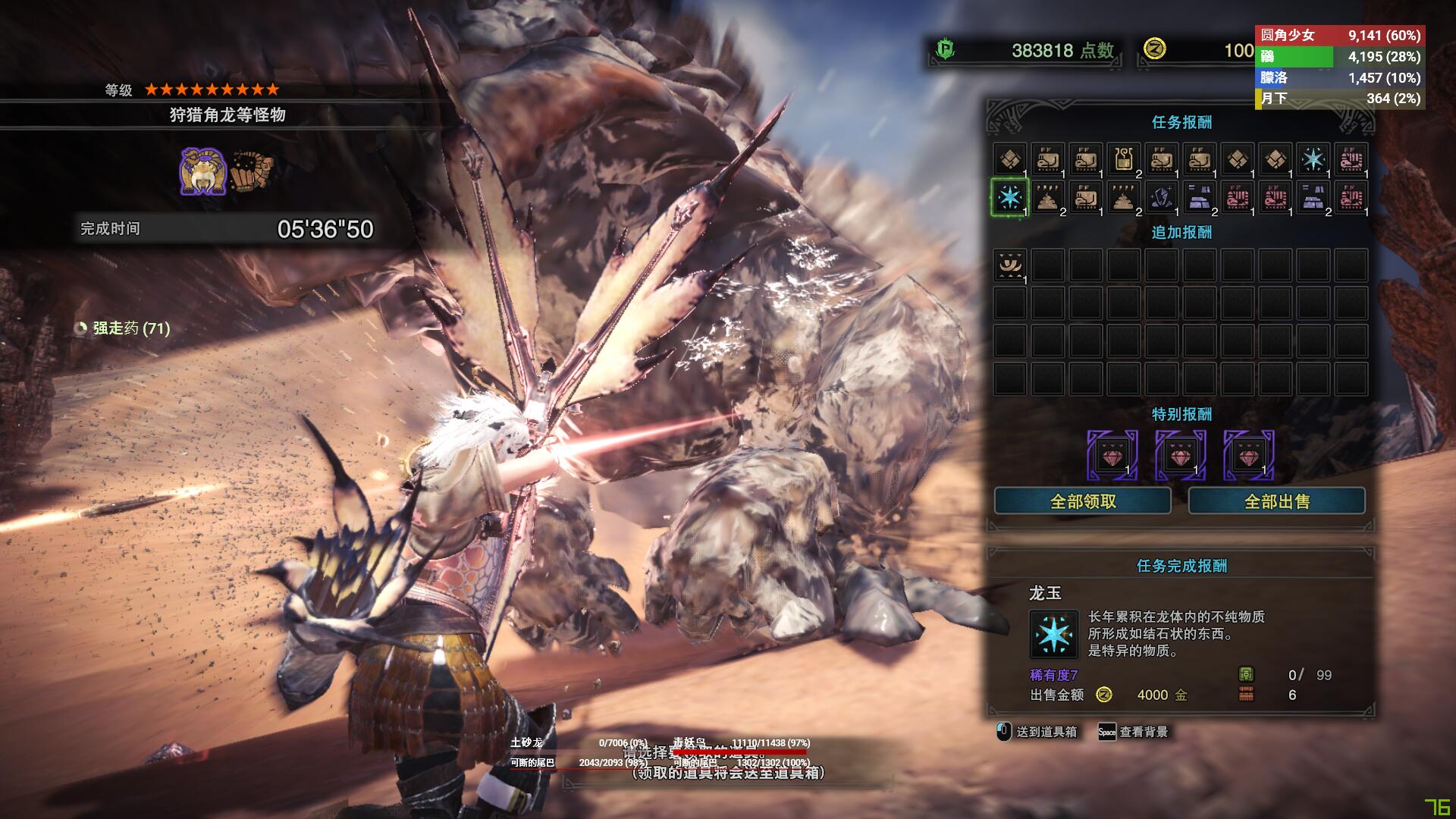
Task: Select the dark purple crystal reward slot
Action: coord(1161,197)
